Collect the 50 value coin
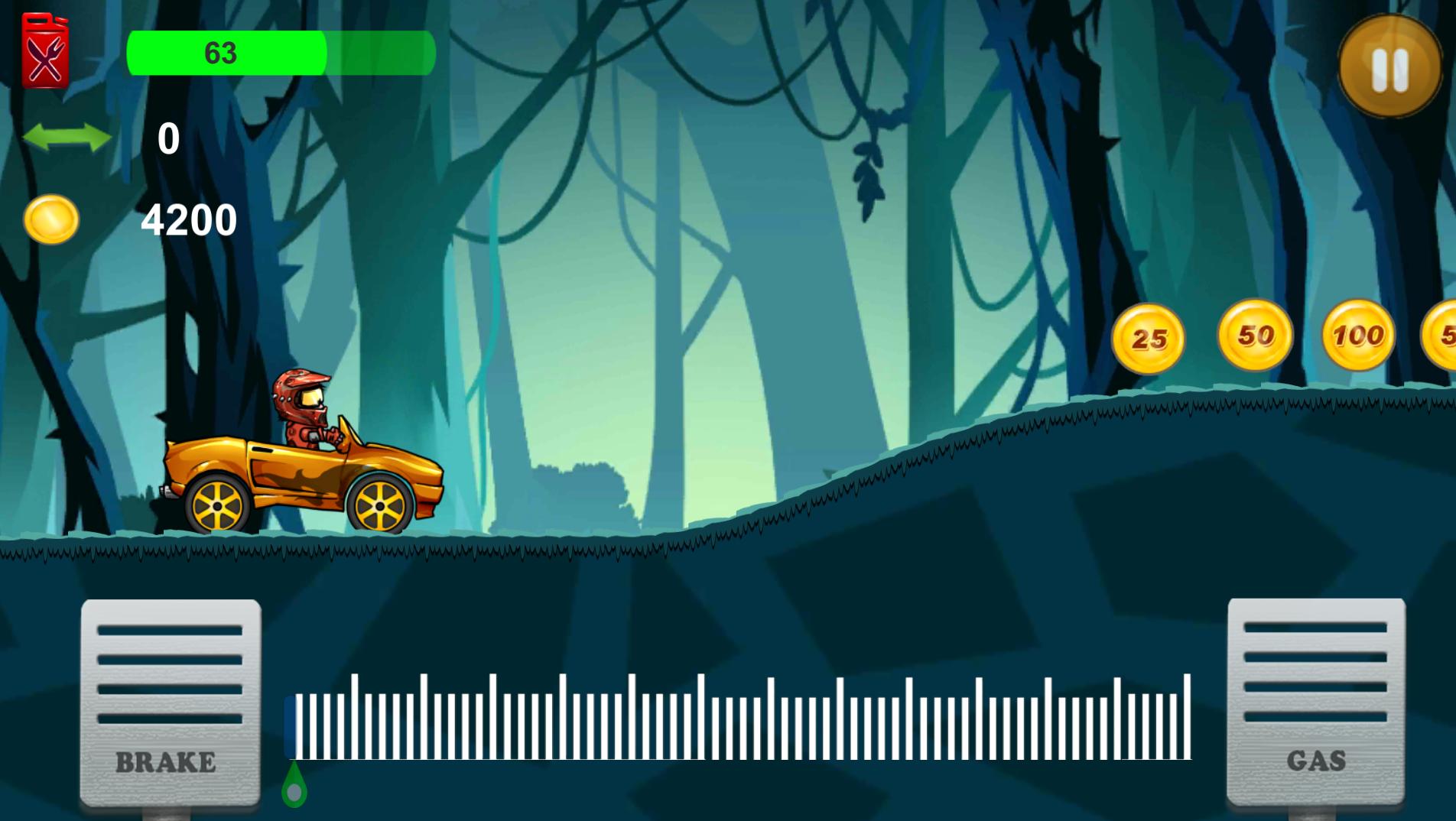This screenshot has width=1456, height=821. [x=1254, y=336]
